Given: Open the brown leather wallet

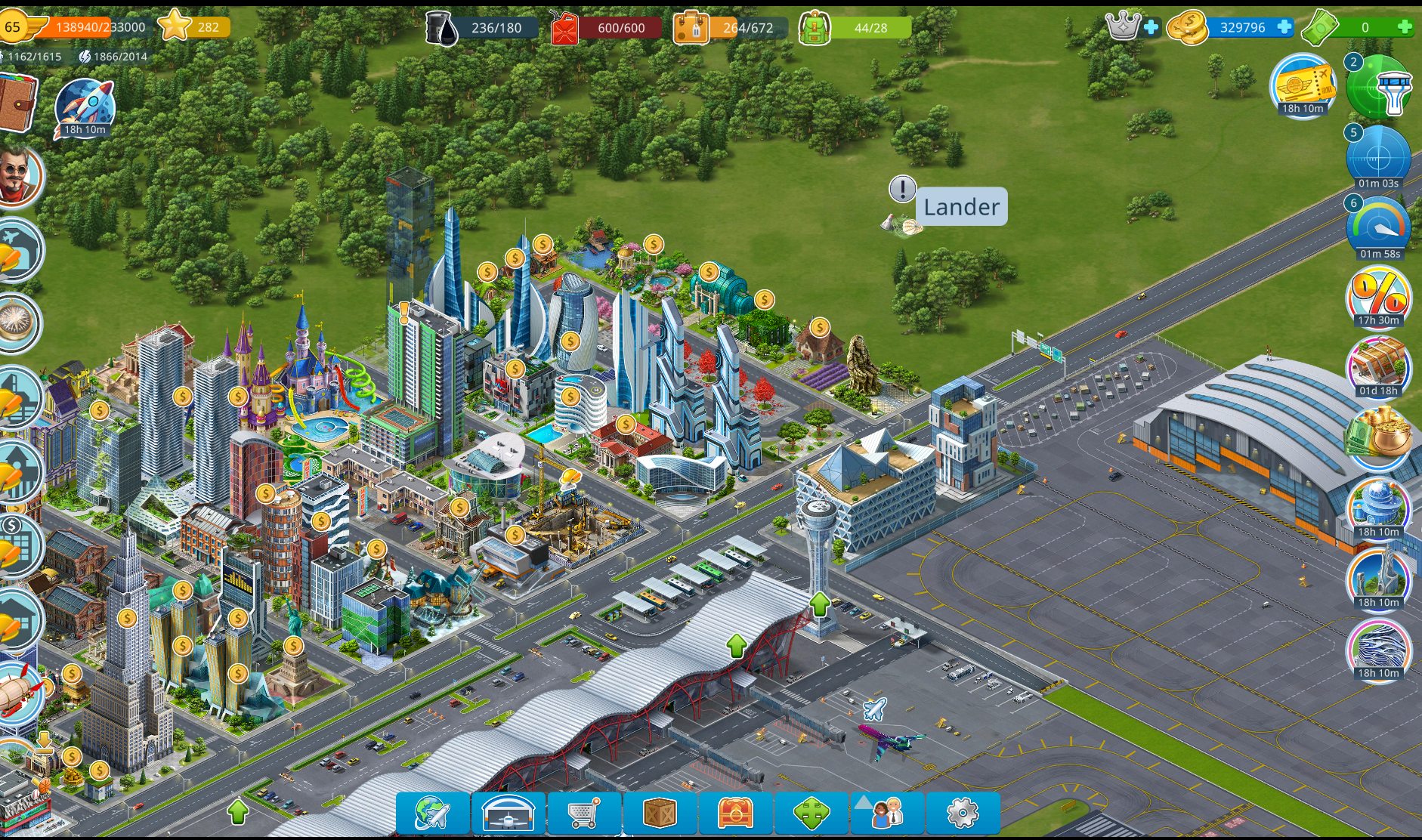Looking at the screenshot, I should click(17, 102).
